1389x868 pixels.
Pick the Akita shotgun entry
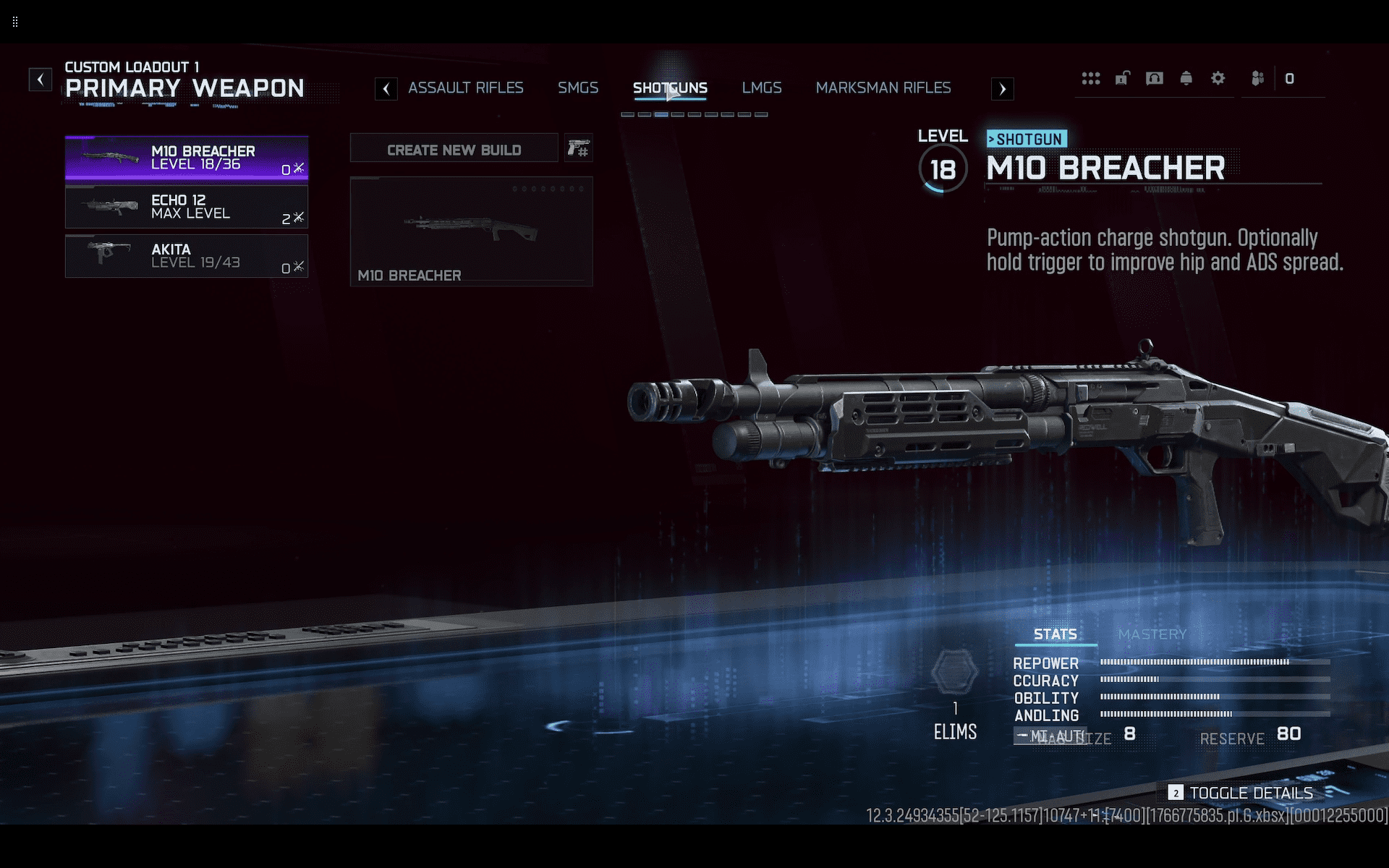(x=187, y=256)
